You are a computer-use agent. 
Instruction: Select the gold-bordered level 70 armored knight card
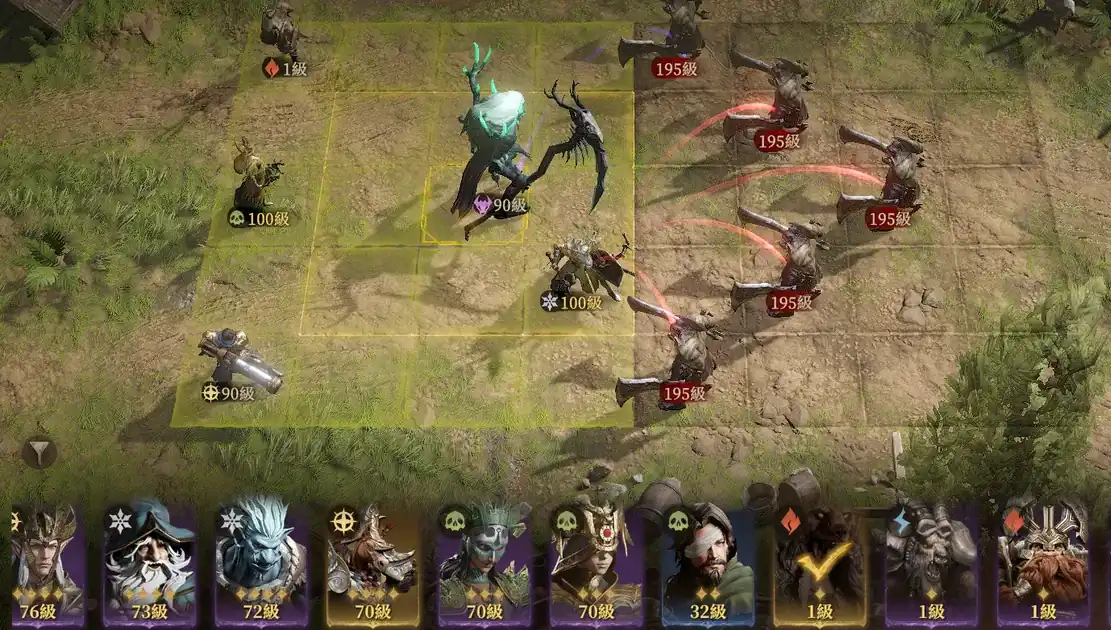pyautogui.click(x=373, y=563)
